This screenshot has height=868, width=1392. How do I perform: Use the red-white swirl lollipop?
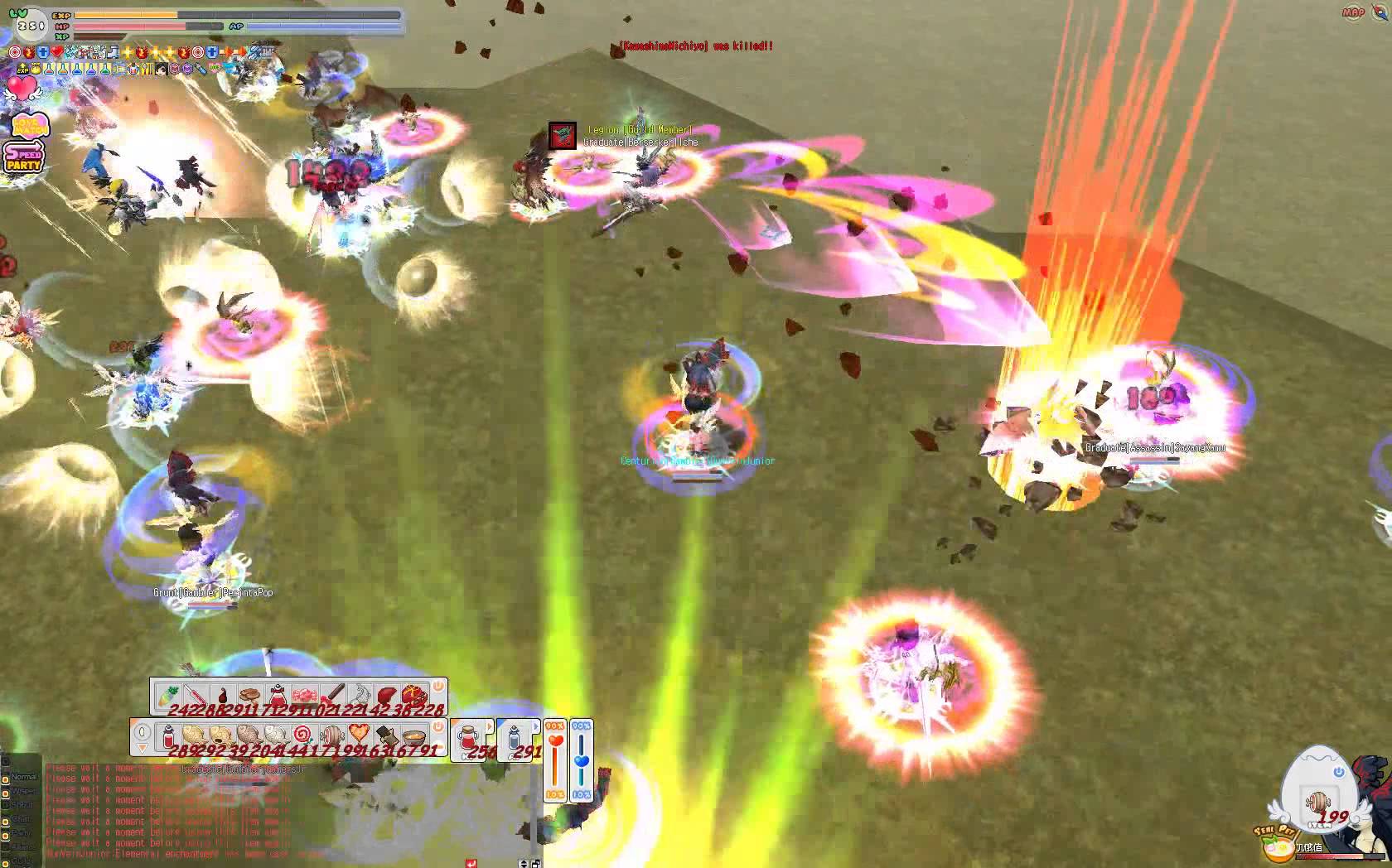tap(304, 735)
